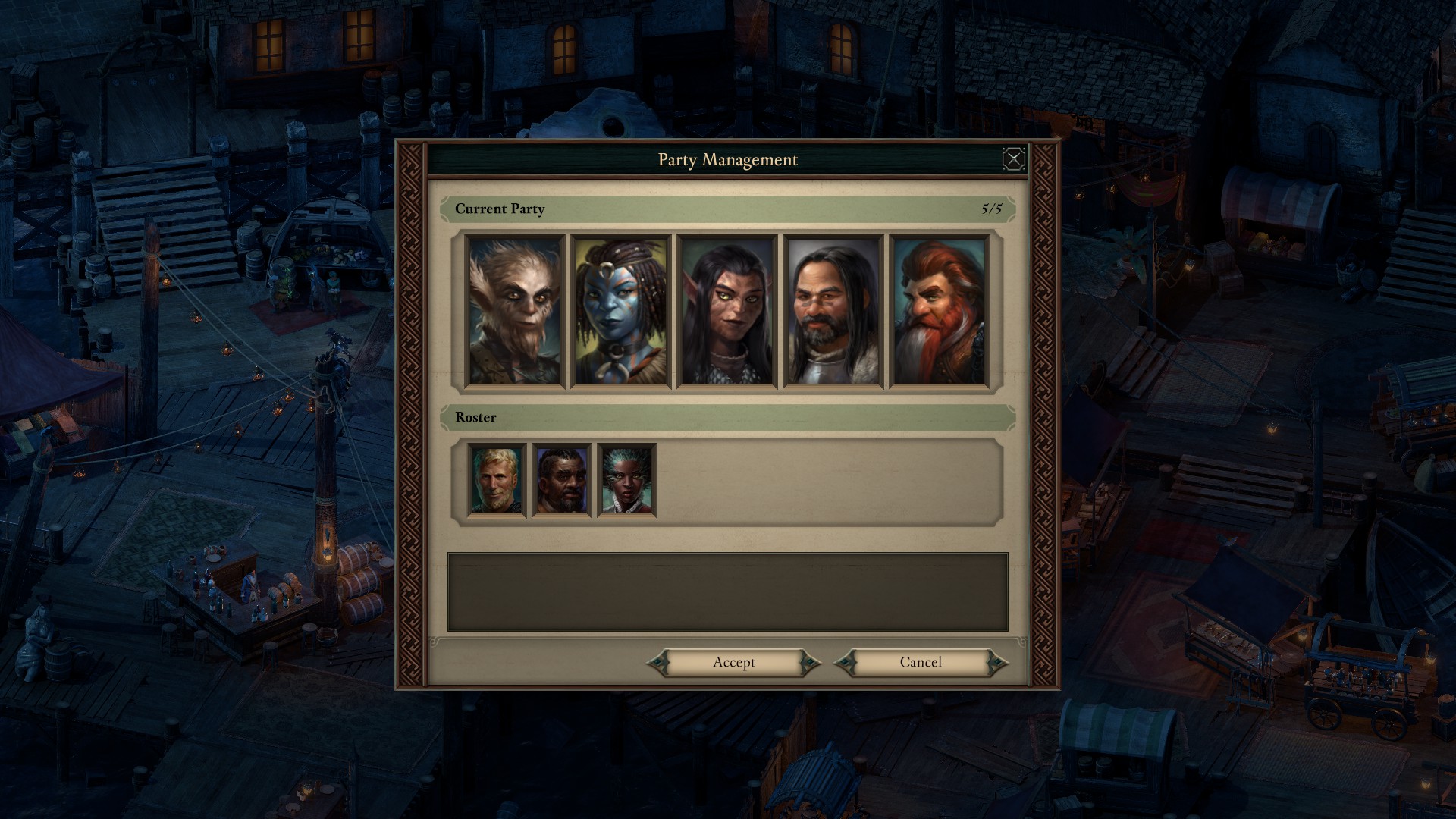1456x819 pixels.
Task: Select the dark-skinned bearded man roster portrait
Action: click(562, 481)
